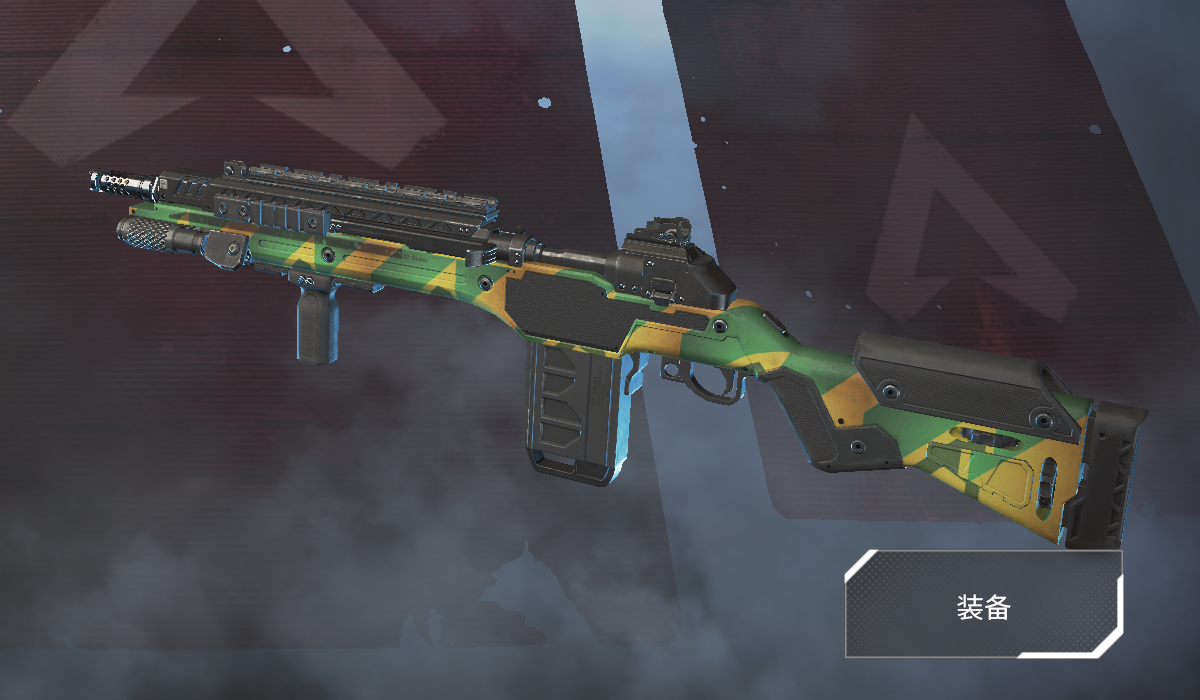Equip this weapon skin with the 装备 button
The image size is (1200, 700).
coord(984,605)
